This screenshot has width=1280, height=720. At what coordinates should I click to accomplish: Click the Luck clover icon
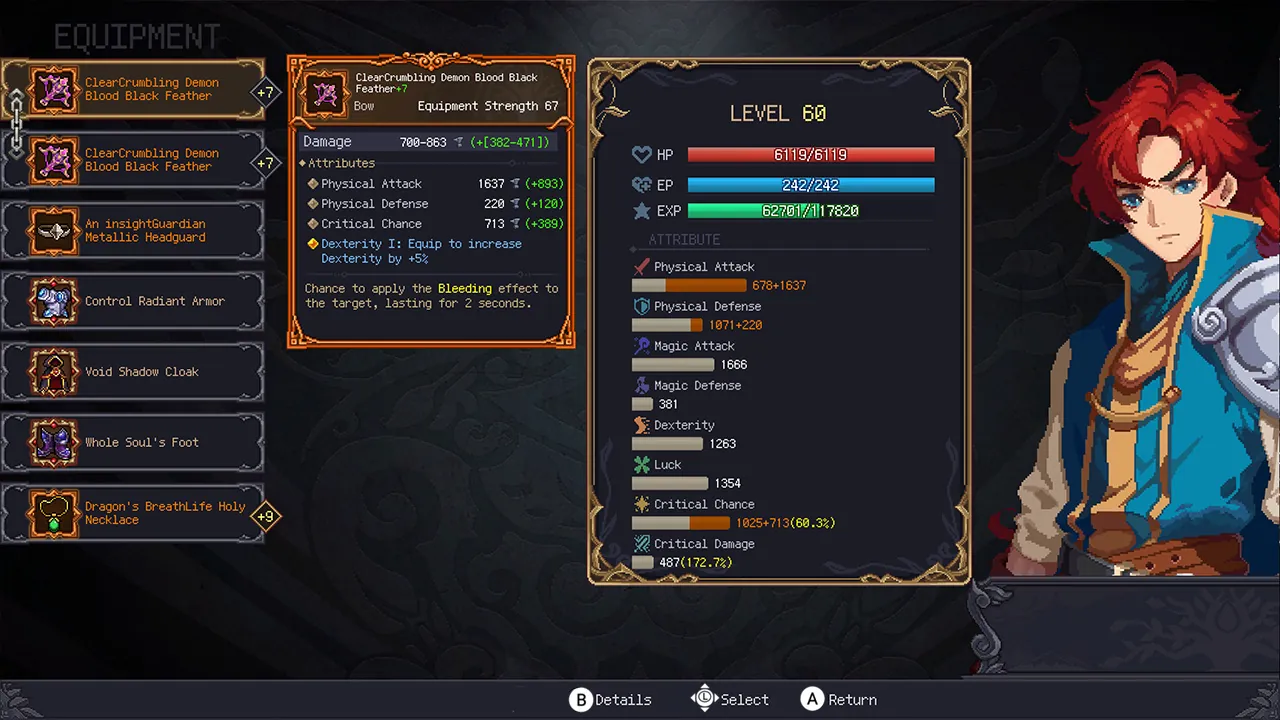(x=643, y=464)
